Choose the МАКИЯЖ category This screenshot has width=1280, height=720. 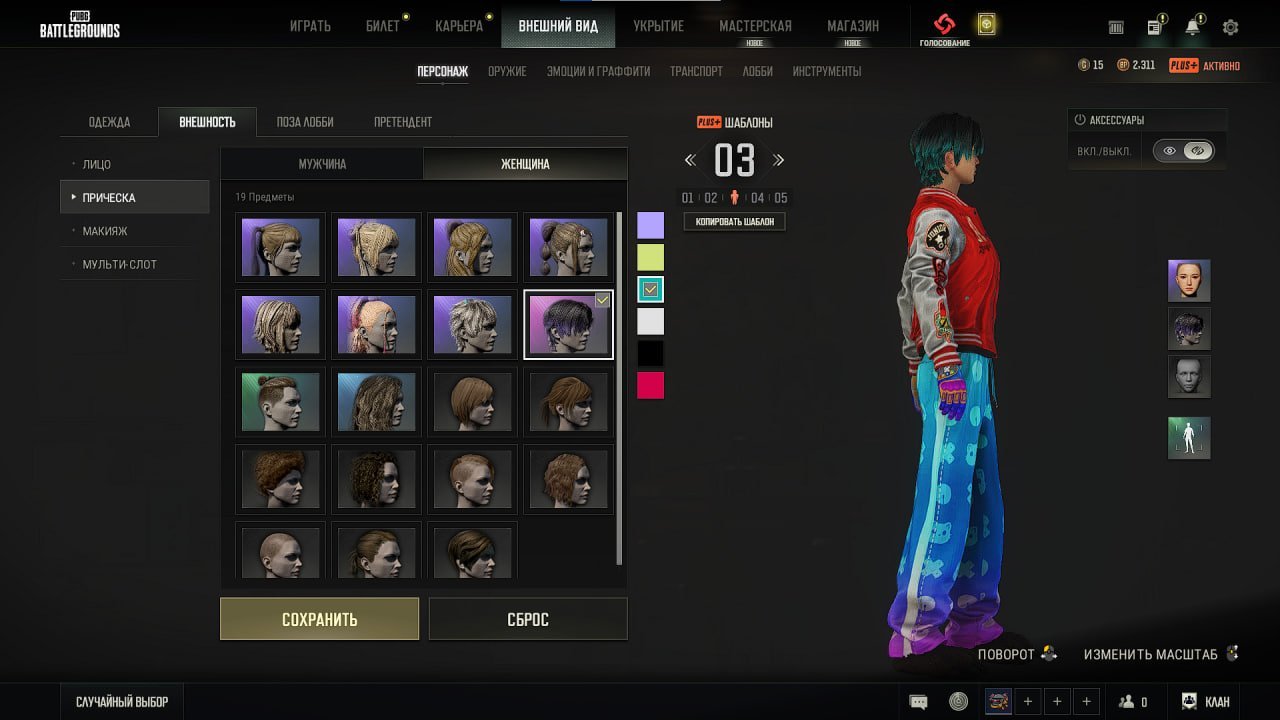click(105, 231)
